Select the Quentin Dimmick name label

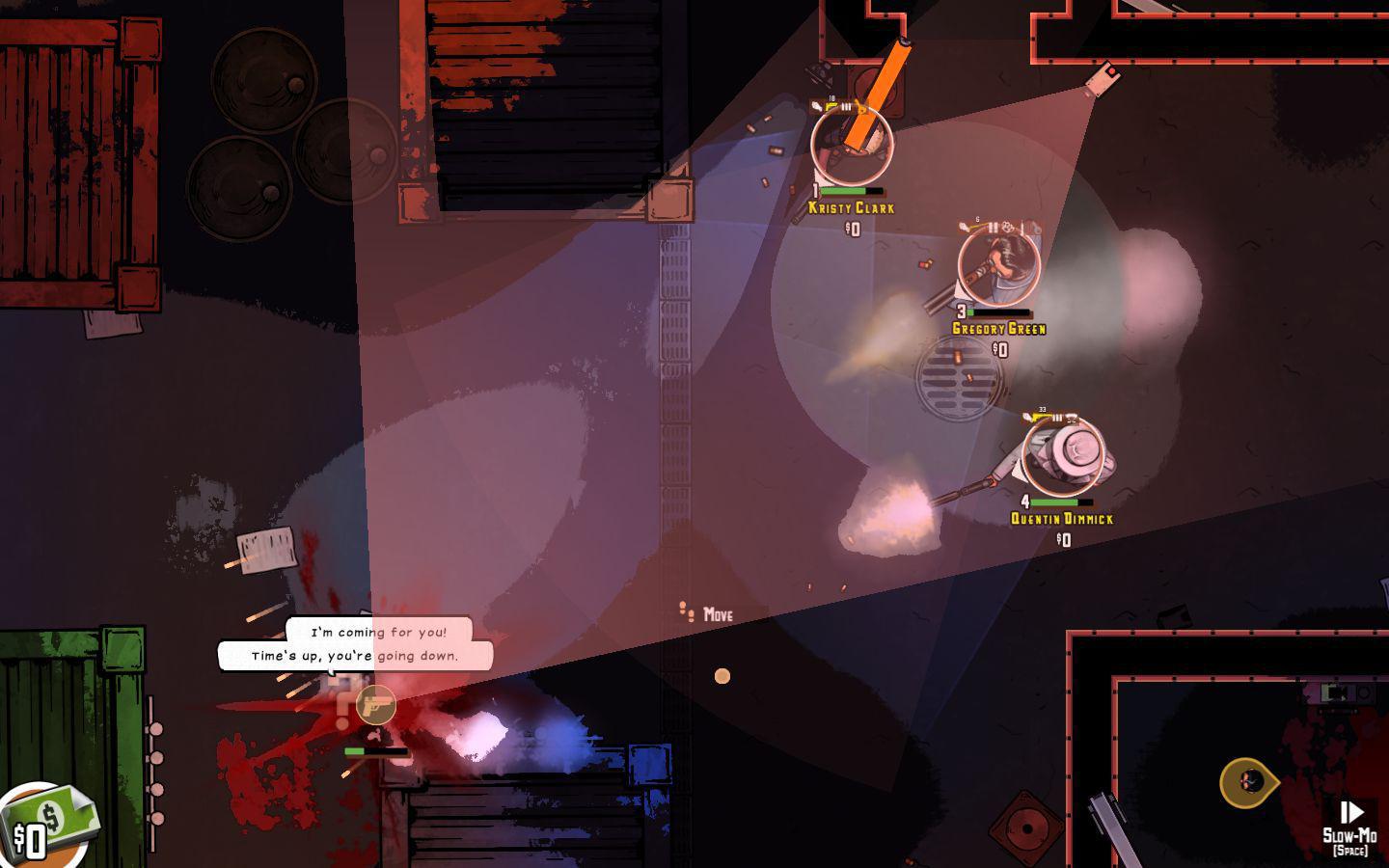(x=1060, y=518)
